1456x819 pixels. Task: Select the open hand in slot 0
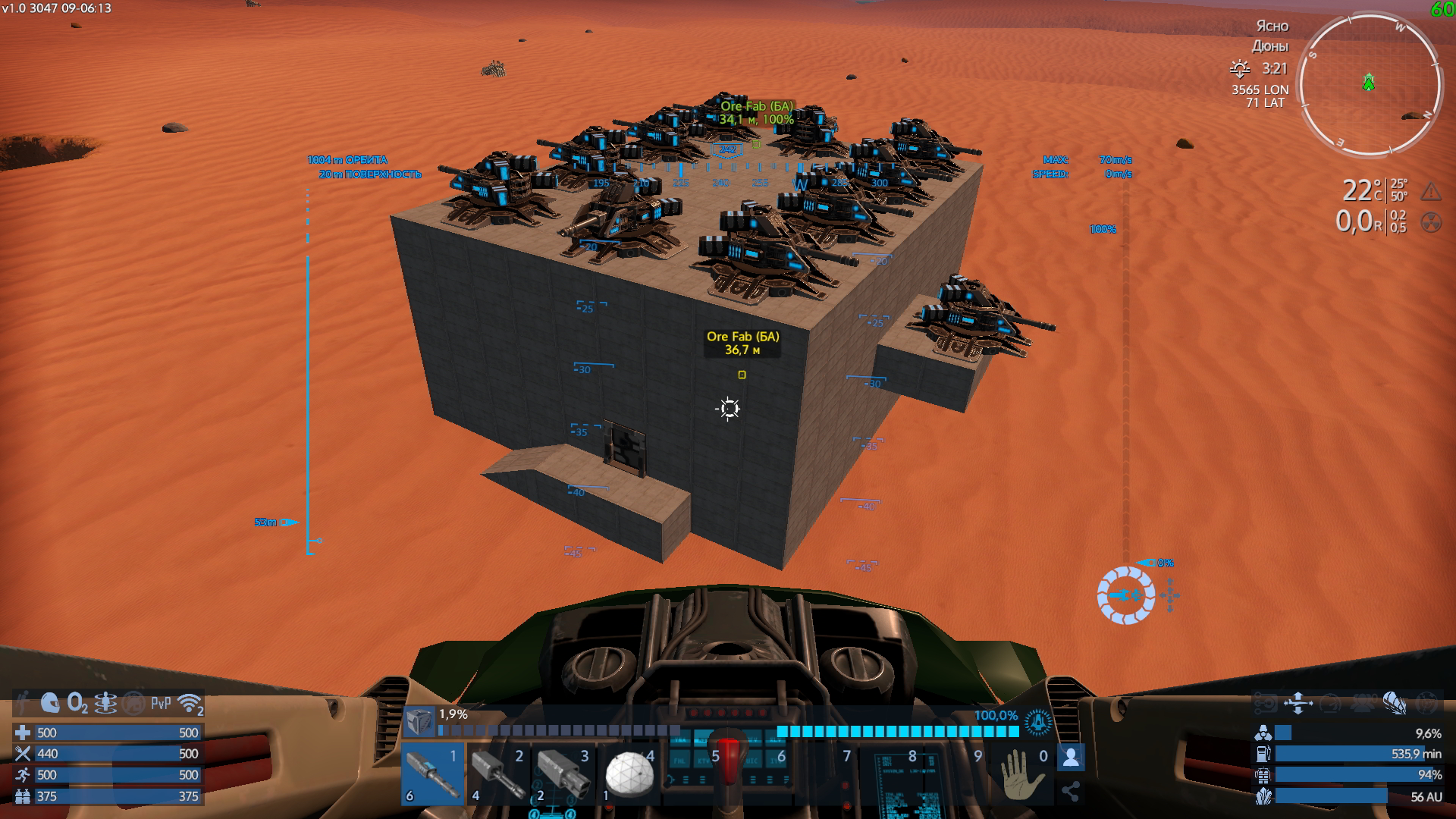point(1021,774)
